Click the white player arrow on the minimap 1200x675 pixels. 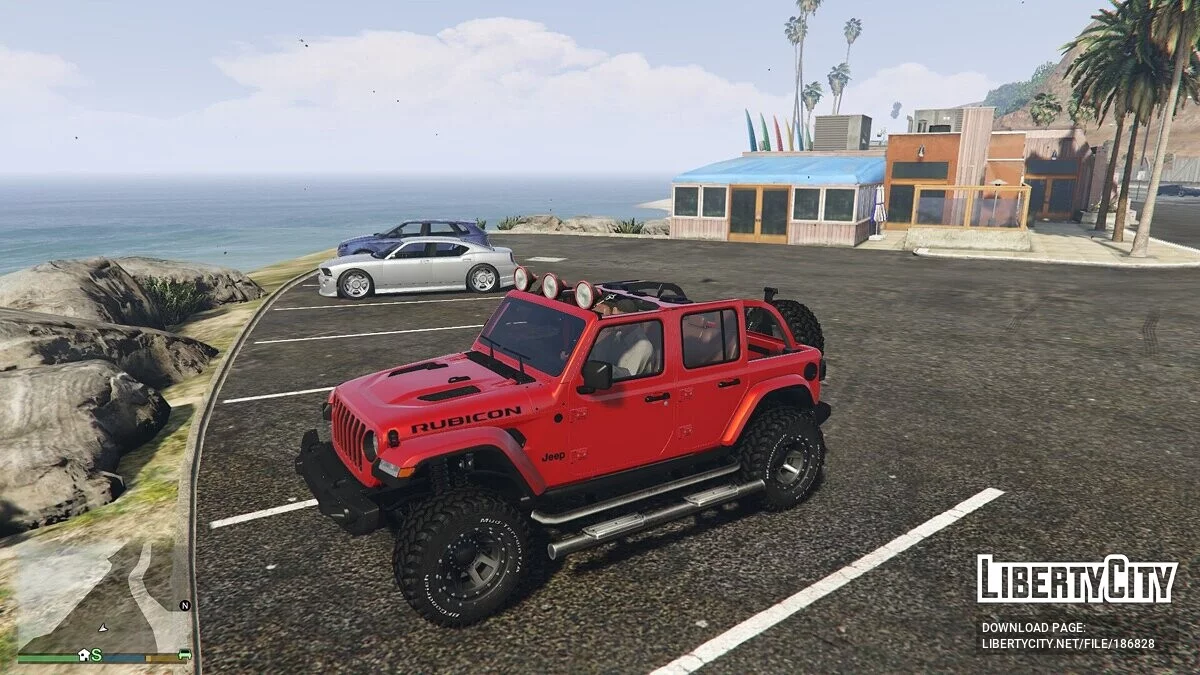pos(102,628)
